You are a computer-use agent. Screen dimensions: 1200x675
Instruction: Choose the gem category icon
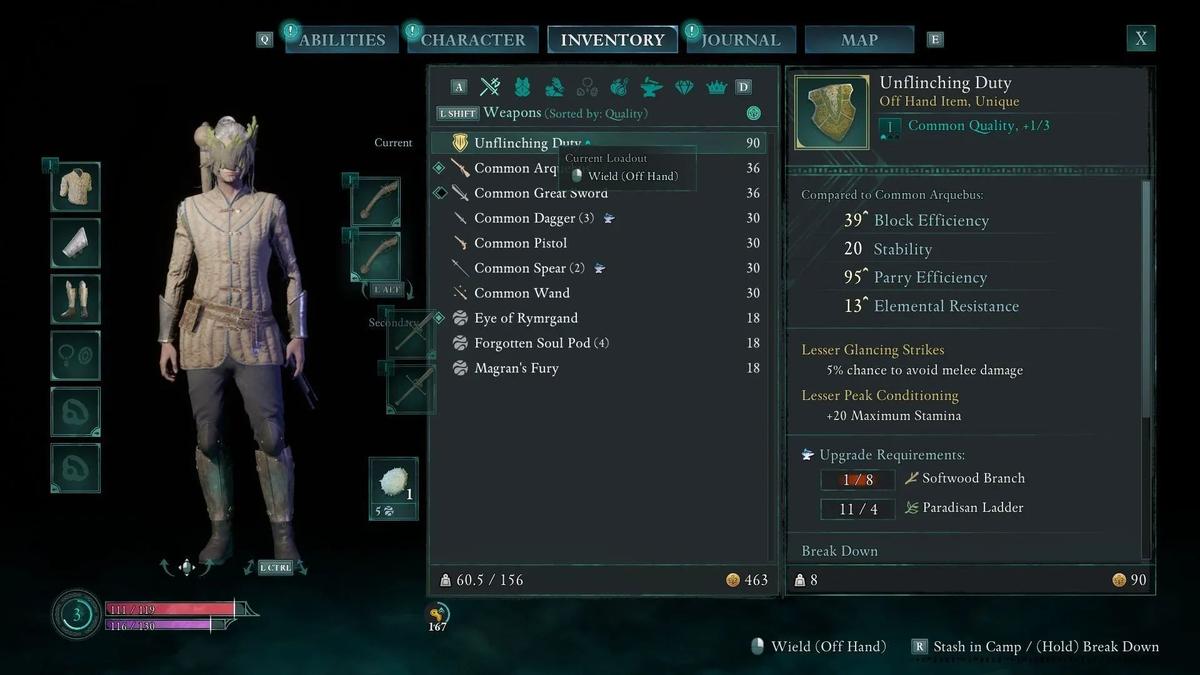[x=684, y=87]
